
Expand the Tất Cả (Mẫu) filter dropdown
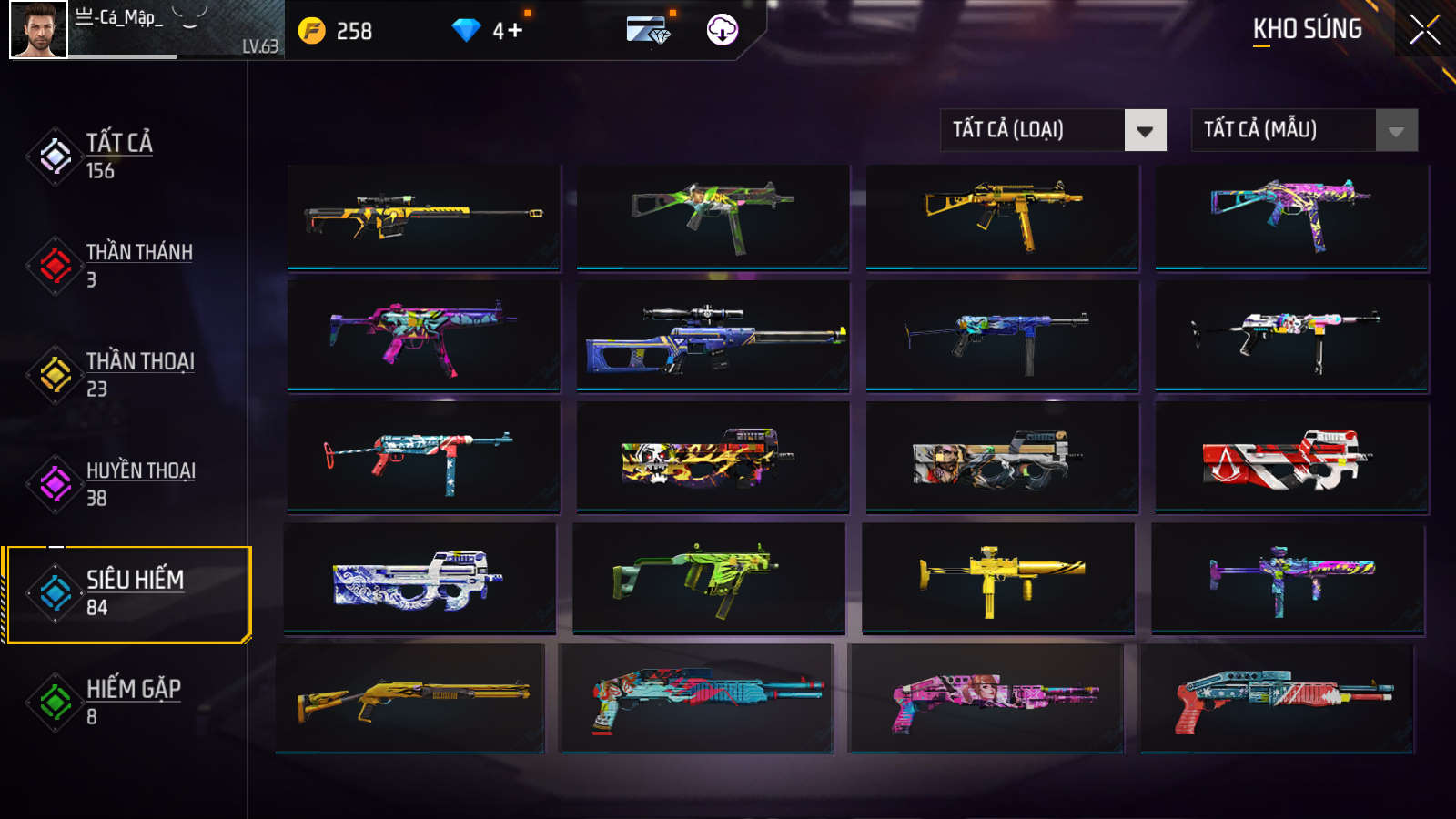click(x=1304, y=130)
